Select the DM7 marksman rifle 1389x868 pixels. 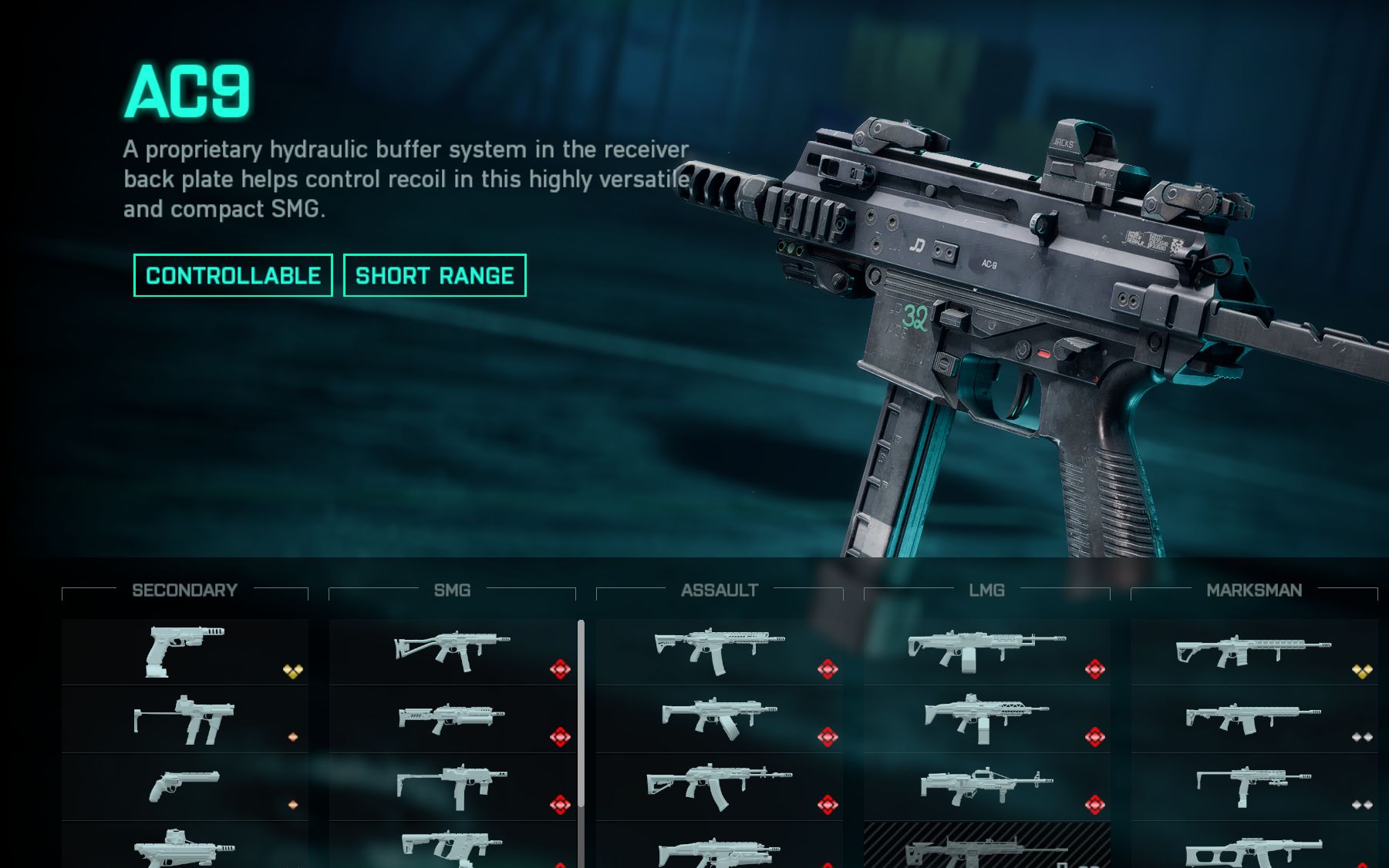(1254, 651)
